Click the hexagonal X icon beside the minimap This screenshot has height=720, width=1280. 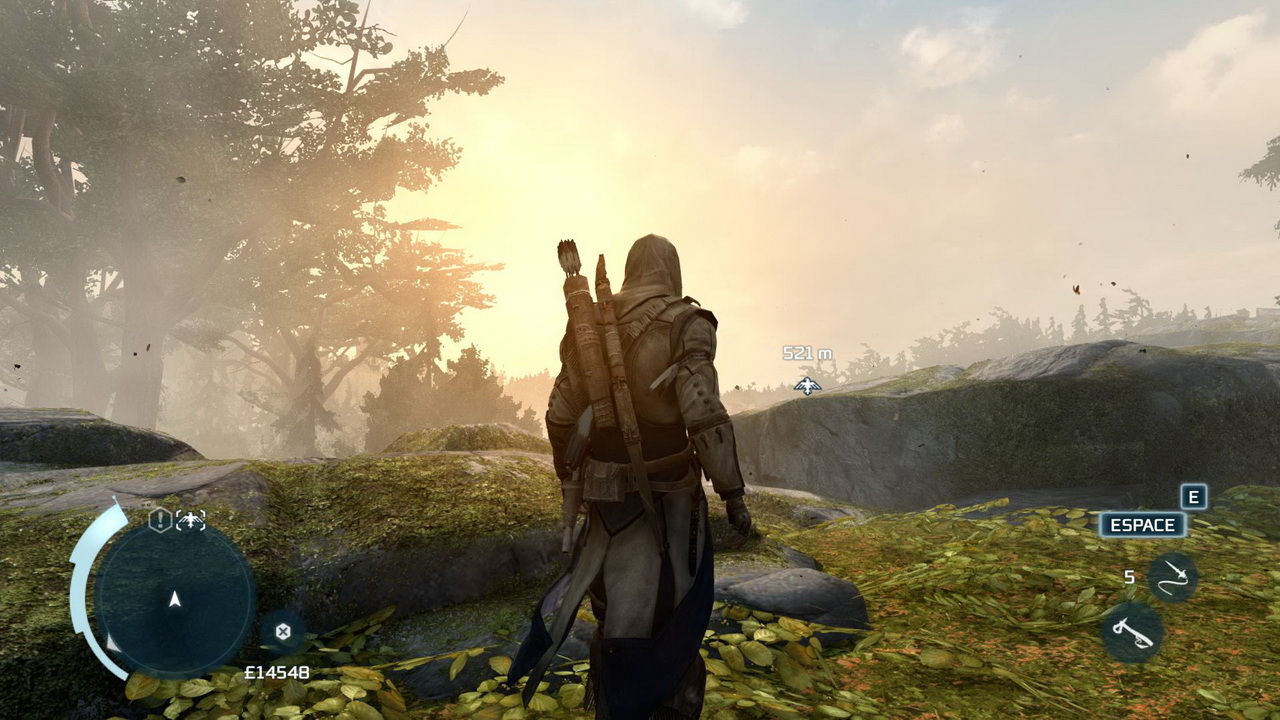[283, 631]
